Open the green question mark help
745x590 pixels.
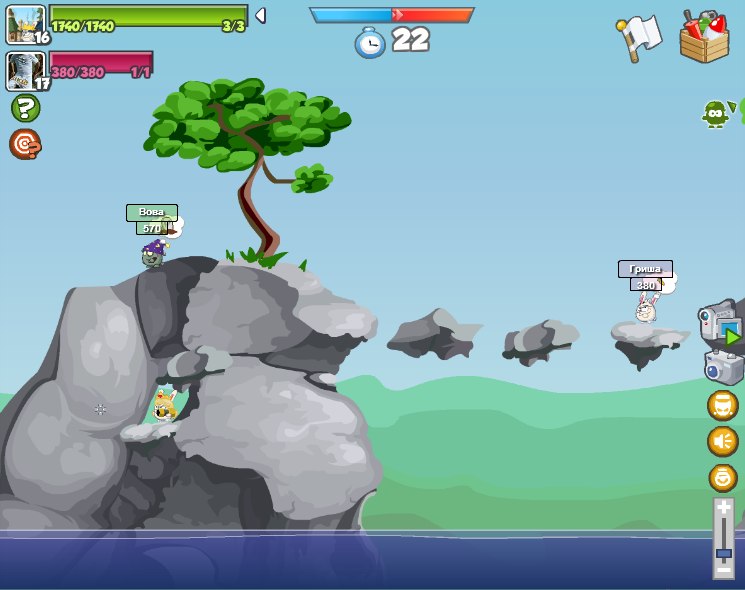pos(25,108)
